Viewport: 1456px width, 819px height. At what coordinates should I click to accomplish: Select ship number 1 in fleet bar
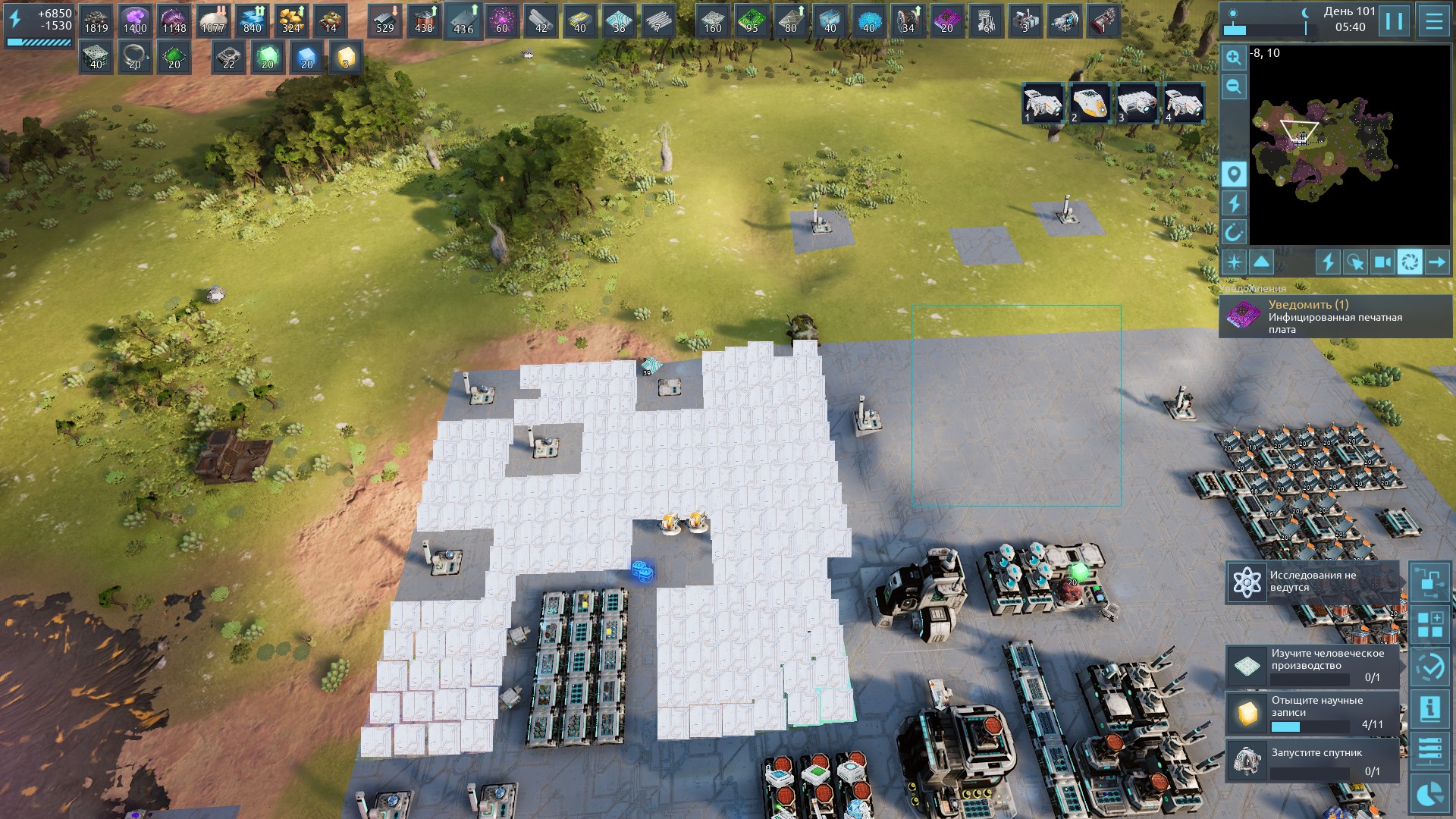(x=1043, y=104)
